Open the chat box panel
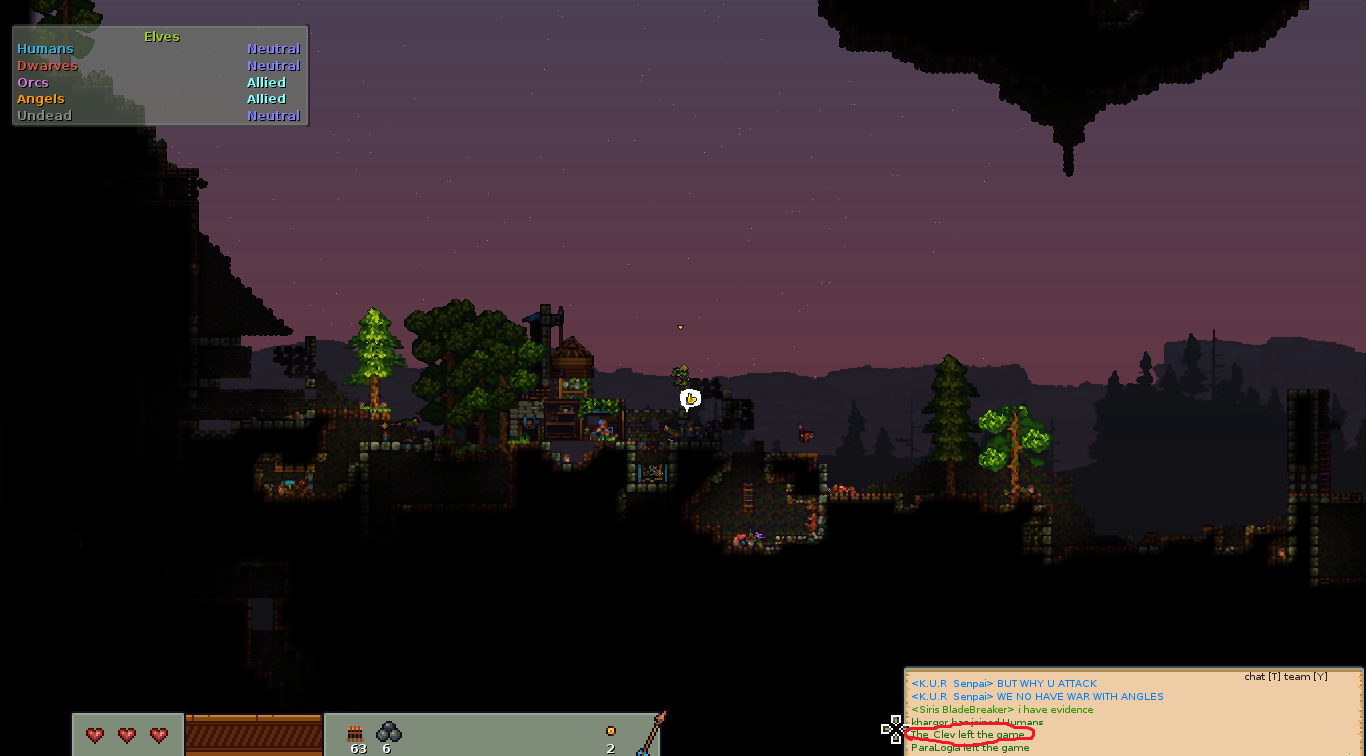This screenshot has width=1366, height=756. [1133, 712]
